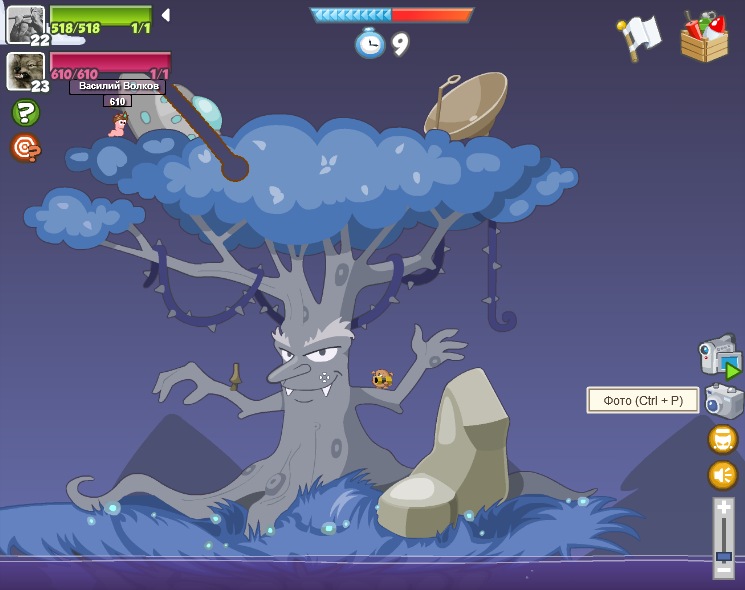
Task: Click the zoom slider handle
Action: pyautogui.click(x=724, y=555)
